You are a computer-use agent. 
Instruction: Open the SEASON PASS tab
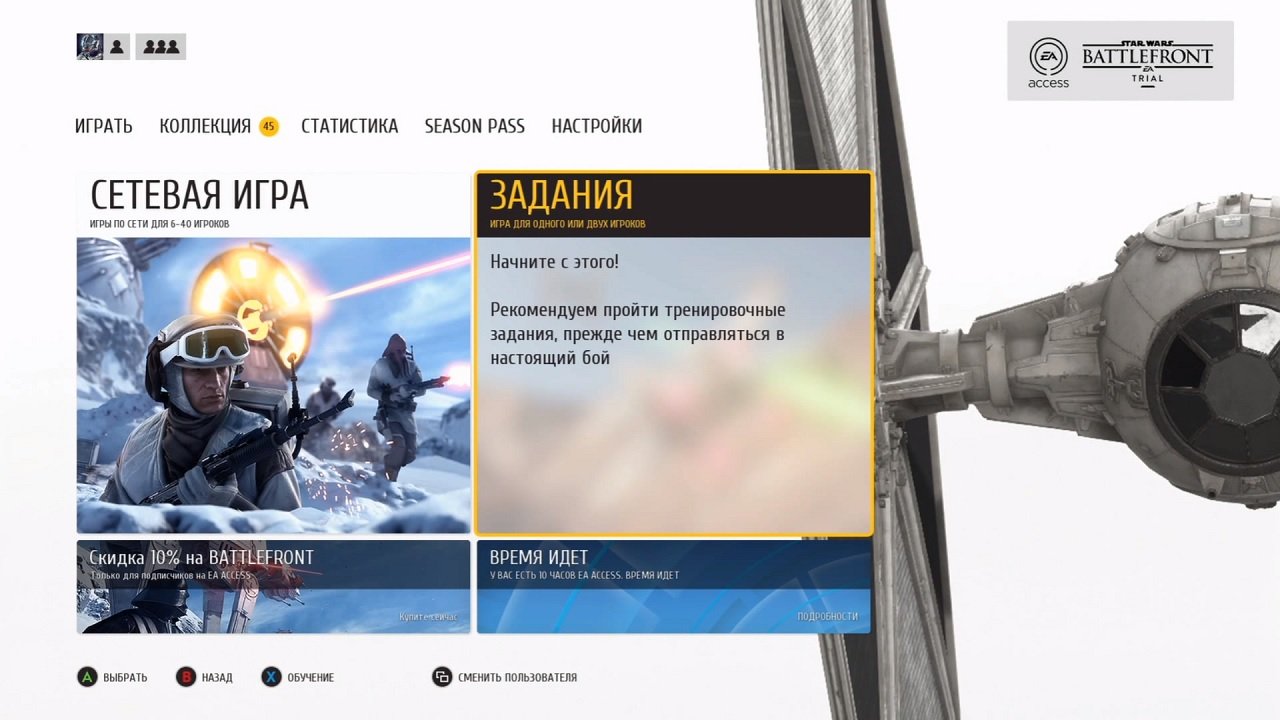[474, 126]
